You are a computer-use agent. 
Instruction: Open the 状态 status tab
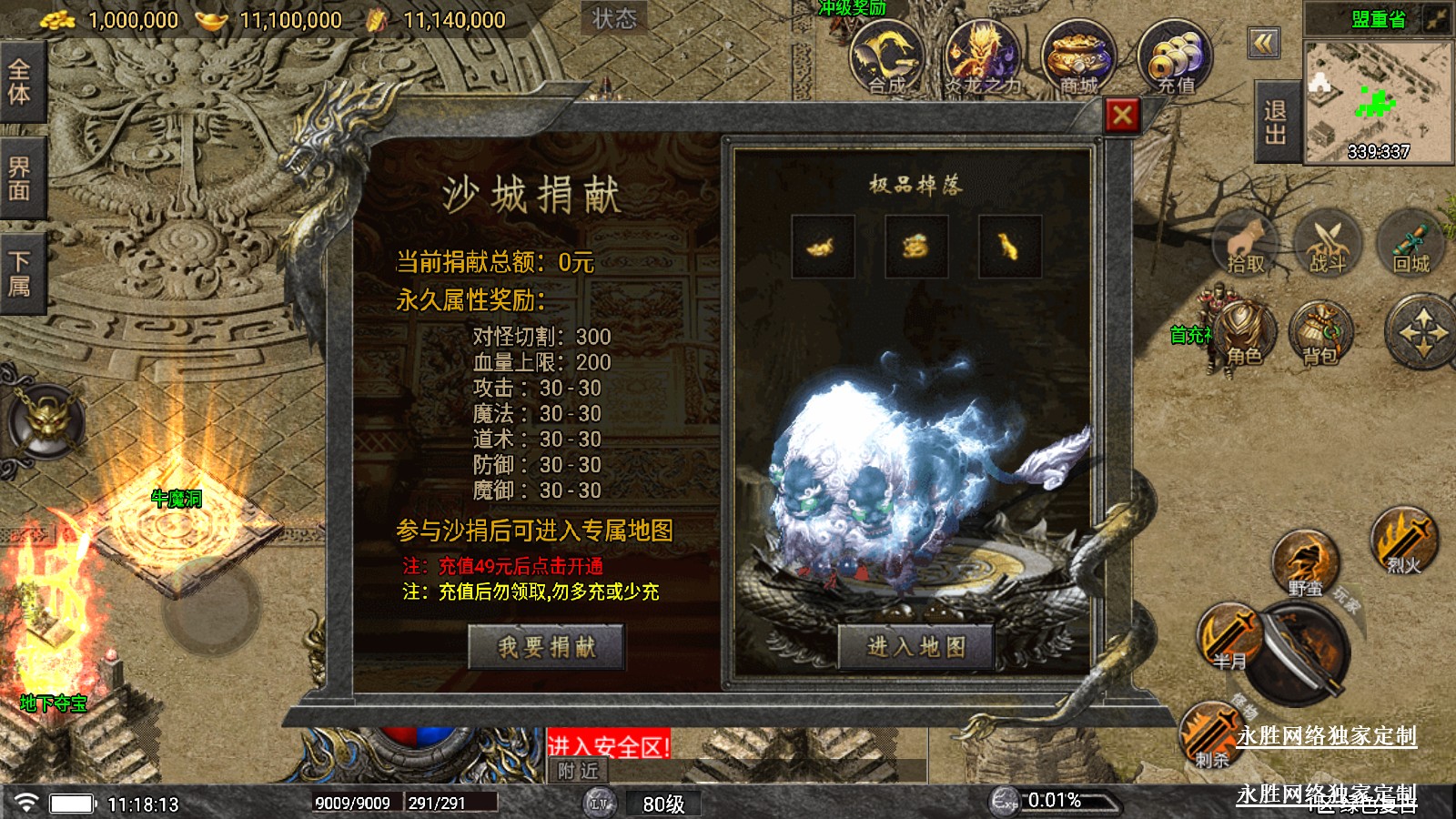614,18
